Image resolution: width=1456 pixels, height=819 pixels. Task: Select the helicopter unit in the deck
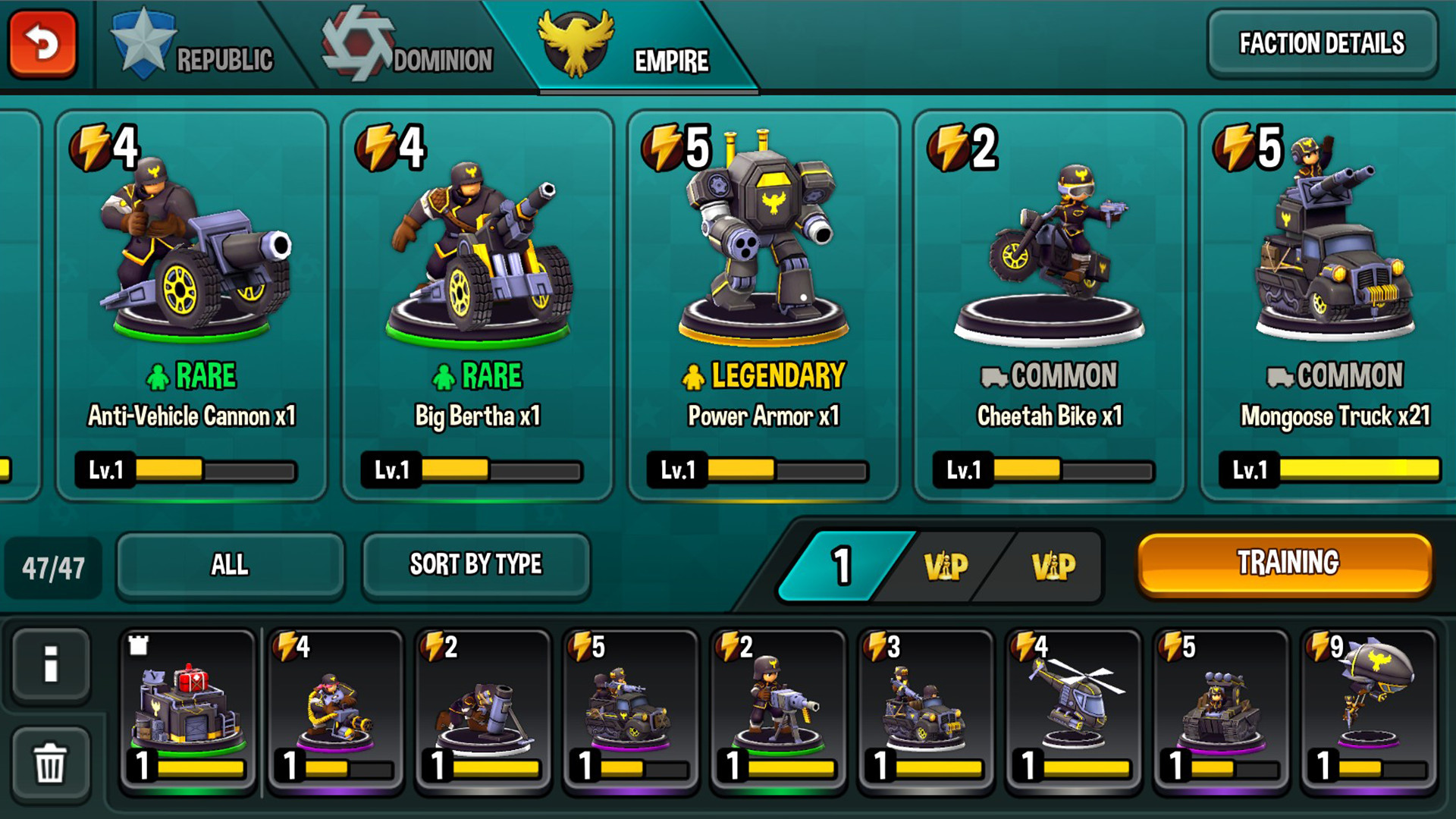point(1073,711)
